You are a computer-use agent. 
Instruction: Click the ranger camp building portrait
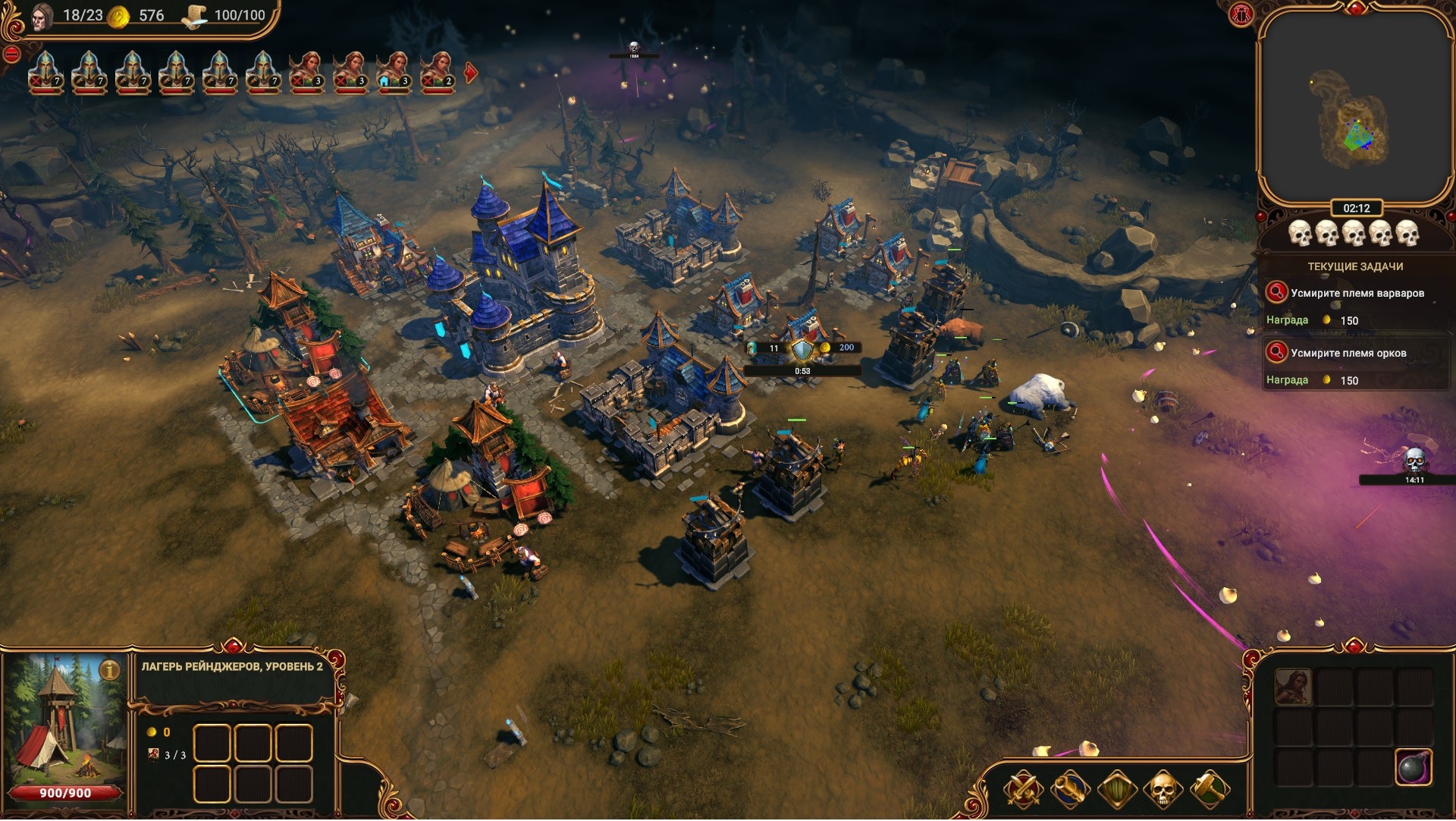64,721
